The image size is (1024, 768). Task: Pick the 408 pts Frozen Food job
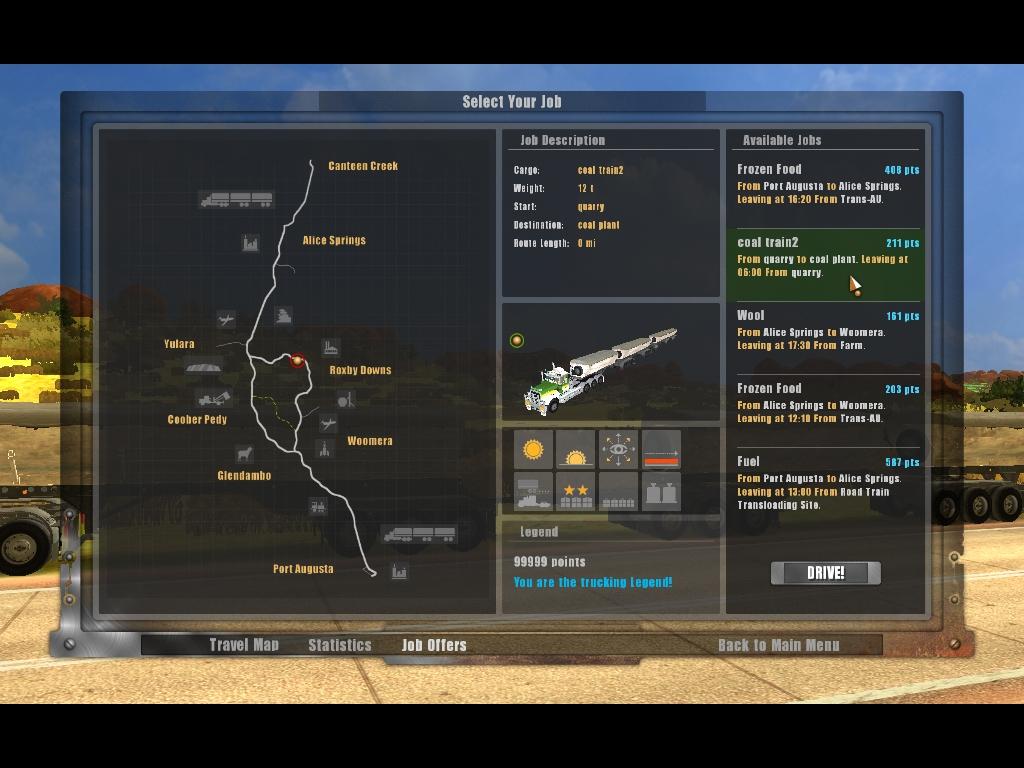point(826,184)
